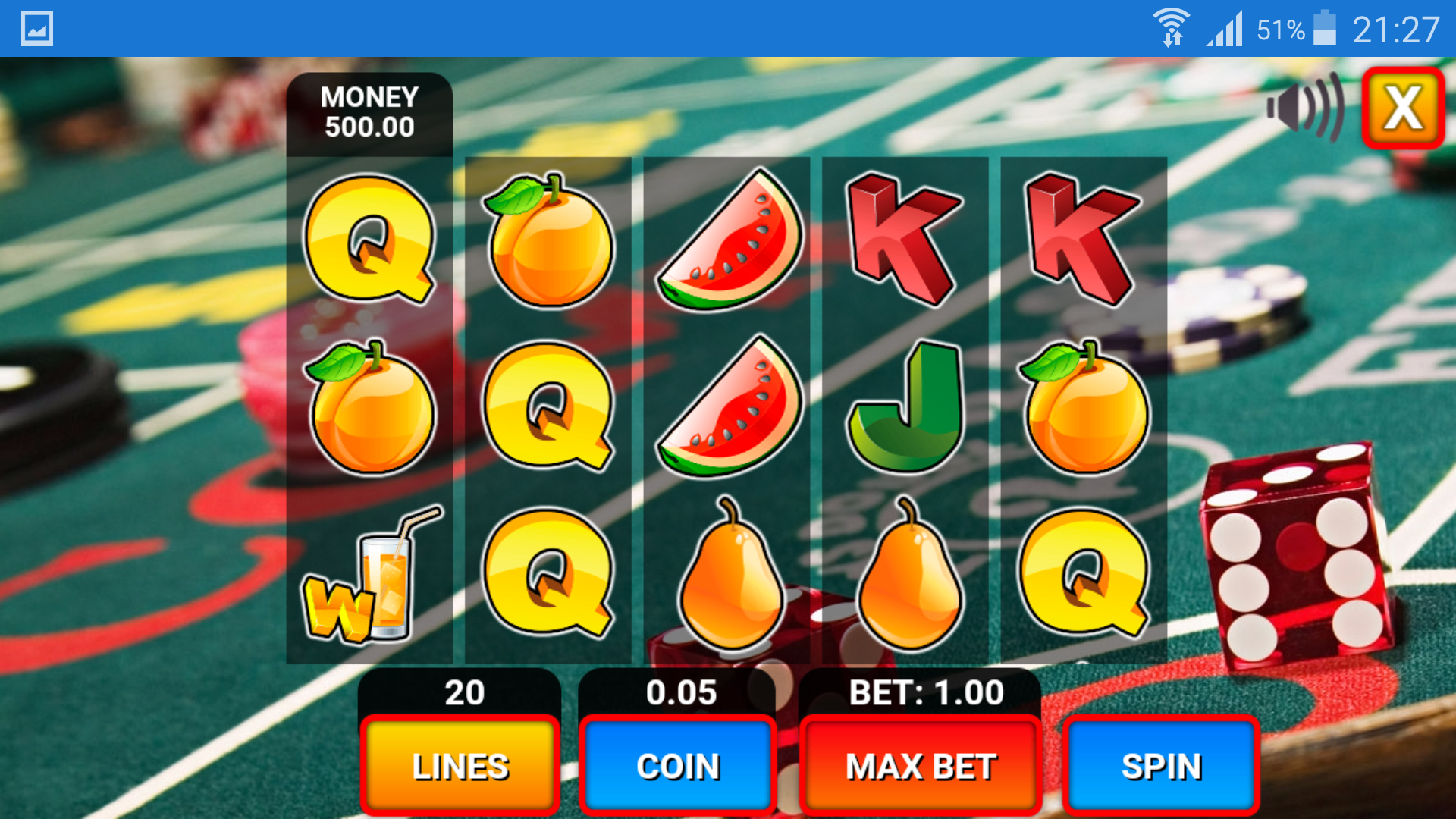
Task: Activate MAX BET wager
Action: [x=920, y=766]
